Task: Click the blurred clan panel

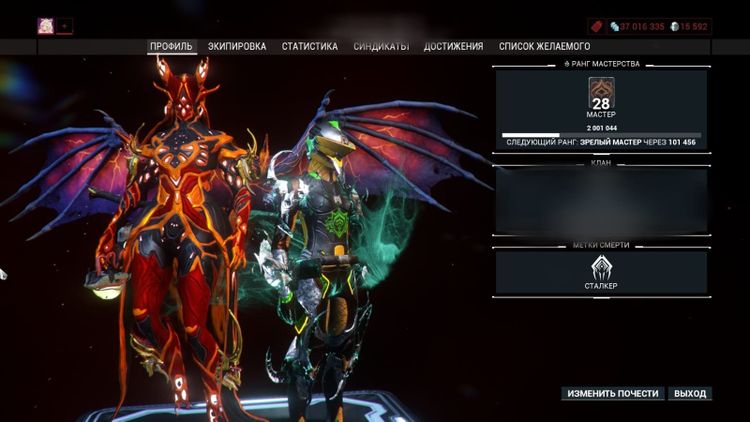Action: tap(601, 201)
